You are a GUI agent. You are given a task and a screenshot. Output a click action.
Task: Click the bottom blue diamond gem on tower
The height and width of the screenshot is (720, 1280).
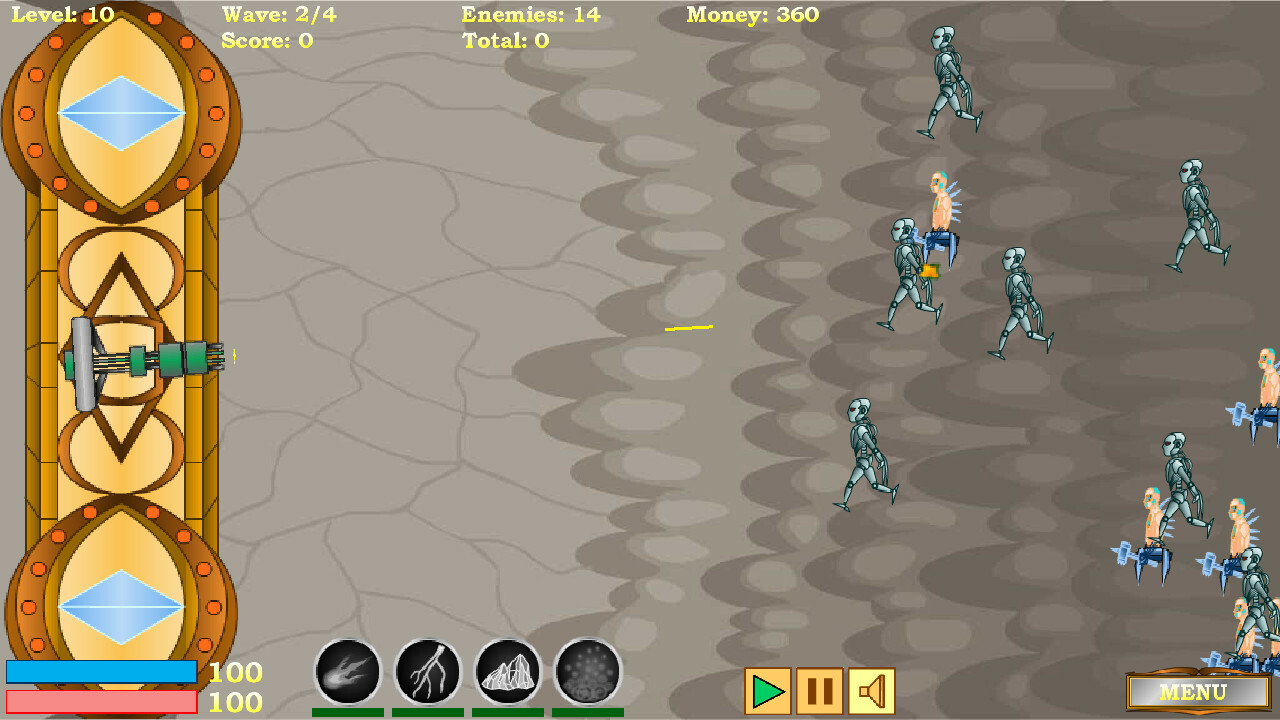coord(121,607)
